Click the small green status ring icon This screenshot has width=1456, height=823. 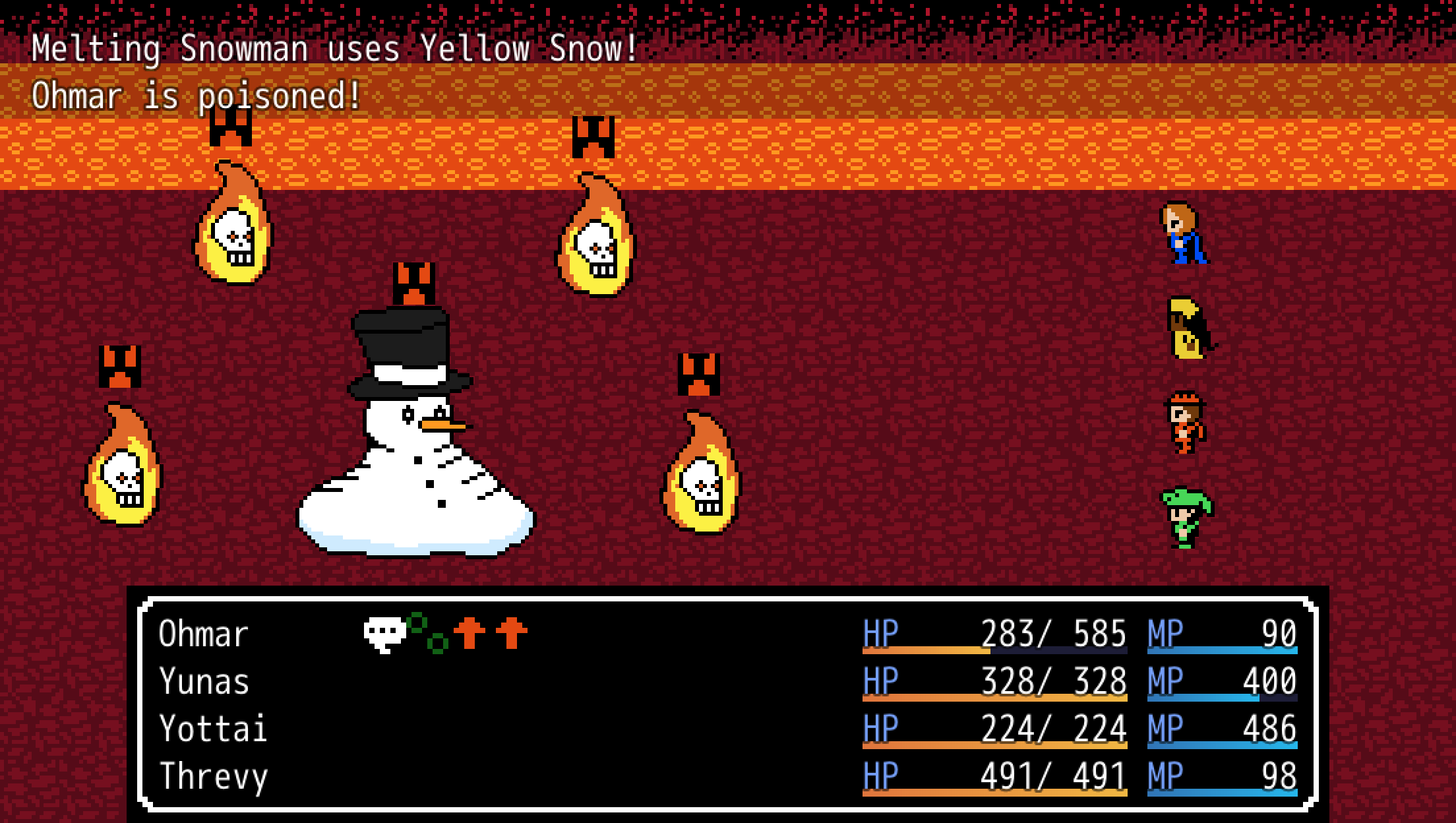[437, 645]
